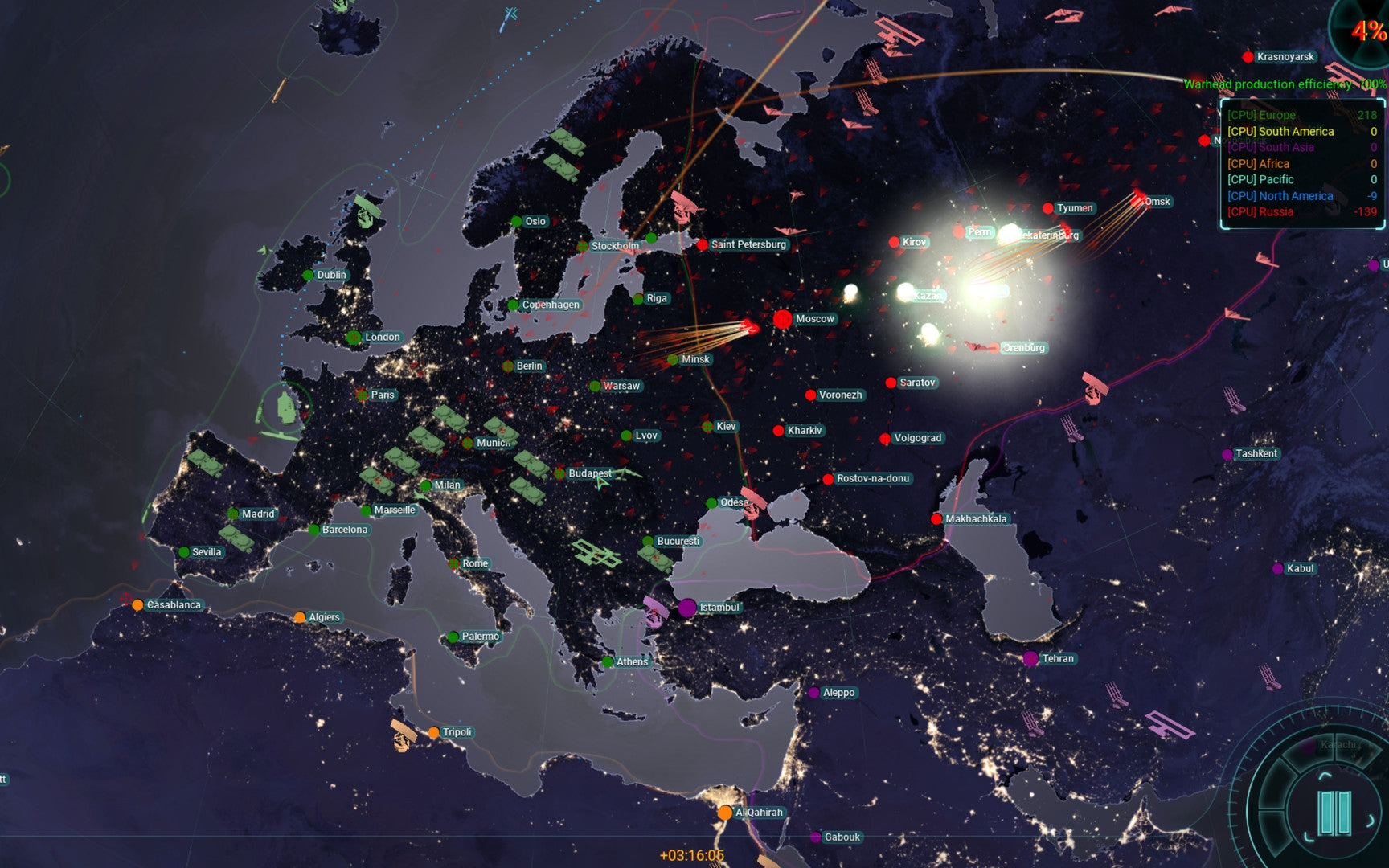Select the pink aircraft formation near Saint Petersburg
The height and width of the screenshot is (868, 1389).
tap(685, 205)
